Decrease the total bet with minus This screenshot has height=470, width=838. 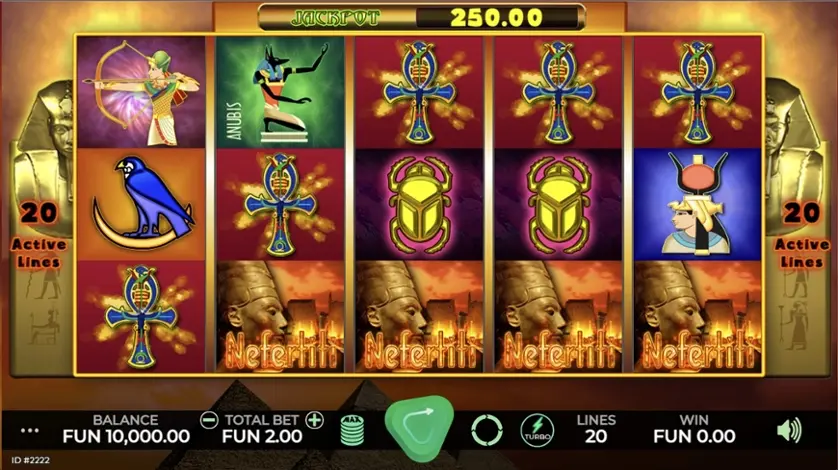coord(209,420)
